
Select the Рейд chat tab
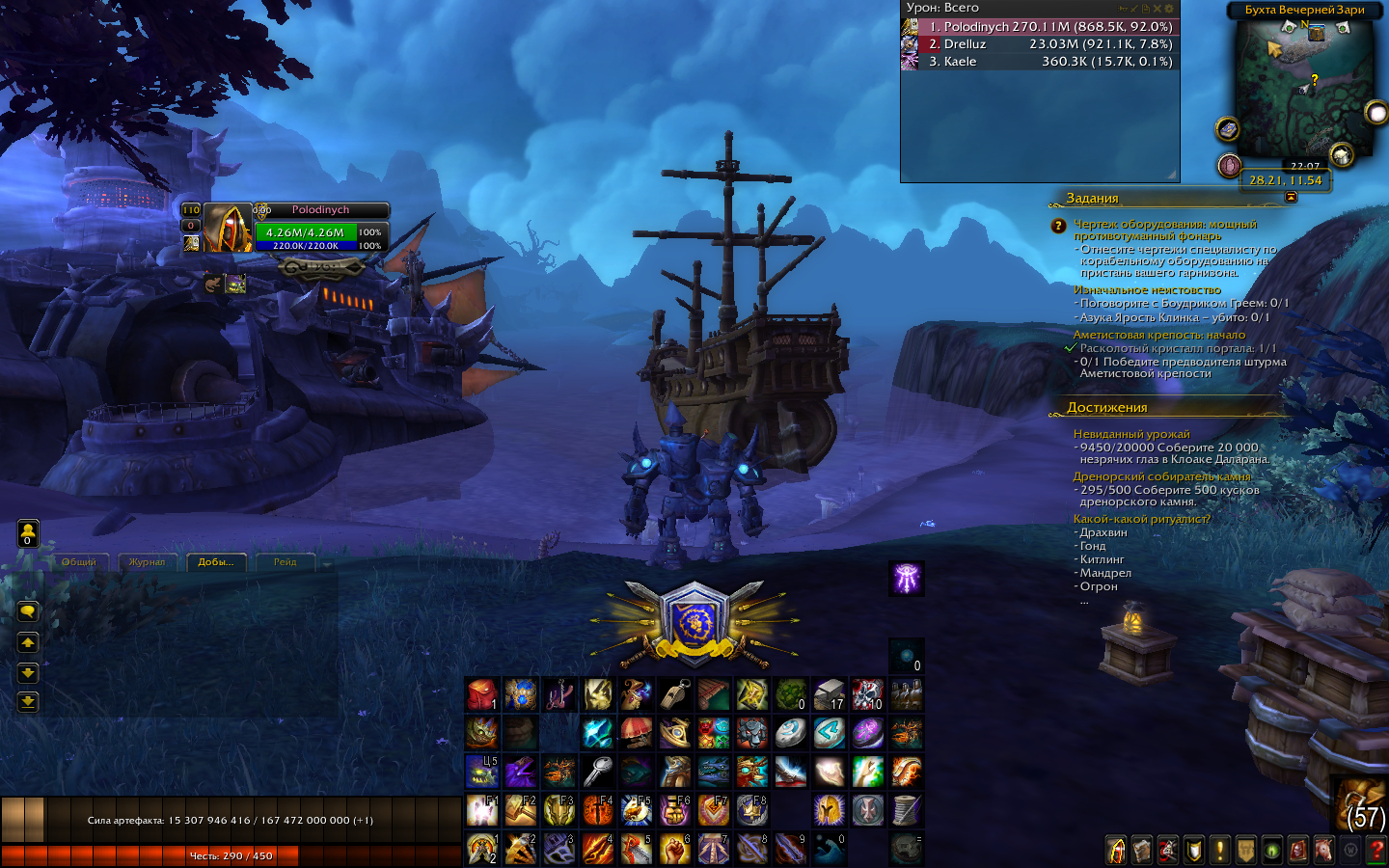point(285,562)
